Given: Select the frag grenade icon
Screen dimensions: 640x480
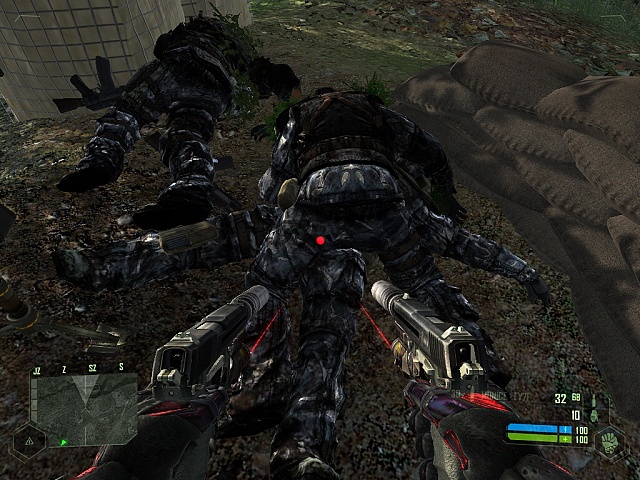Looking at the screenshot, I should coord(593,413).
